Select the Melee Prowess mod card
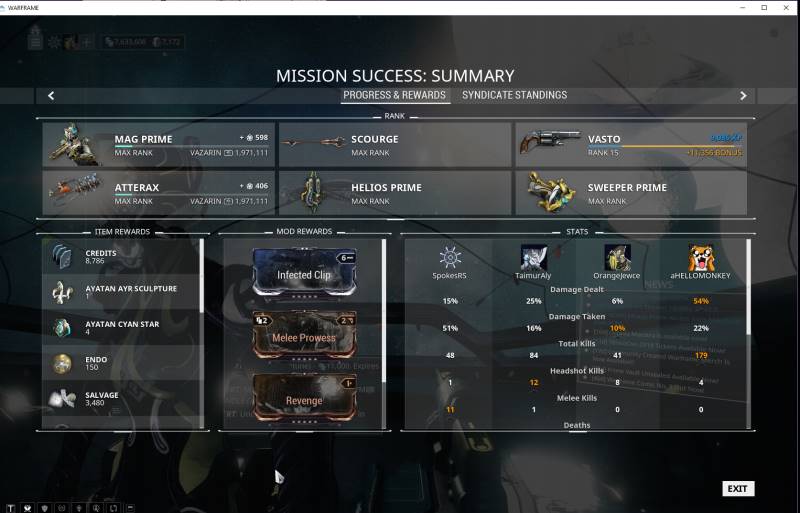This screenshot has height=513, width=800. [x=303, y=336]
